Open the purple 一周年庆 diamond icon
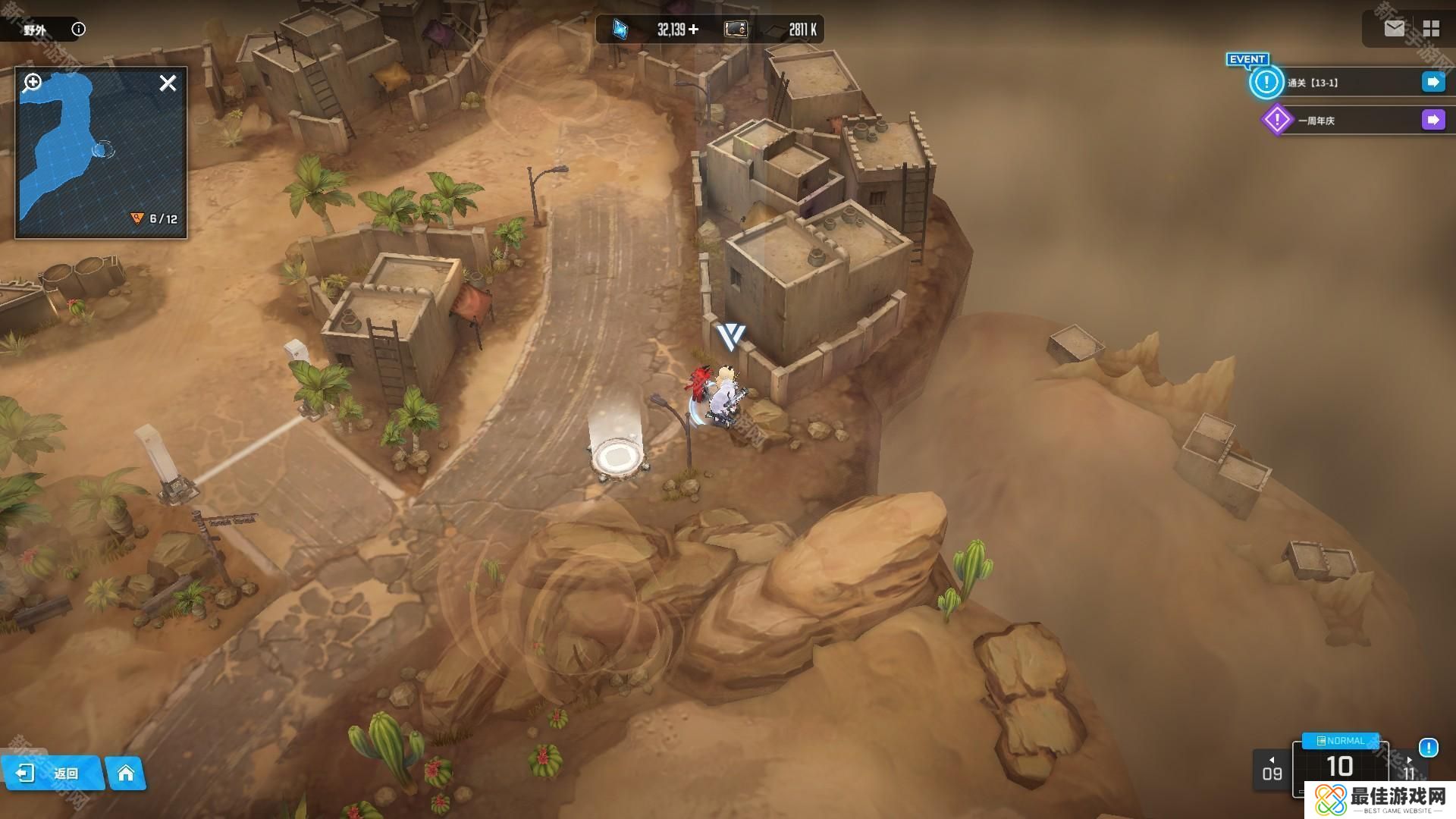 (1276, 120)
